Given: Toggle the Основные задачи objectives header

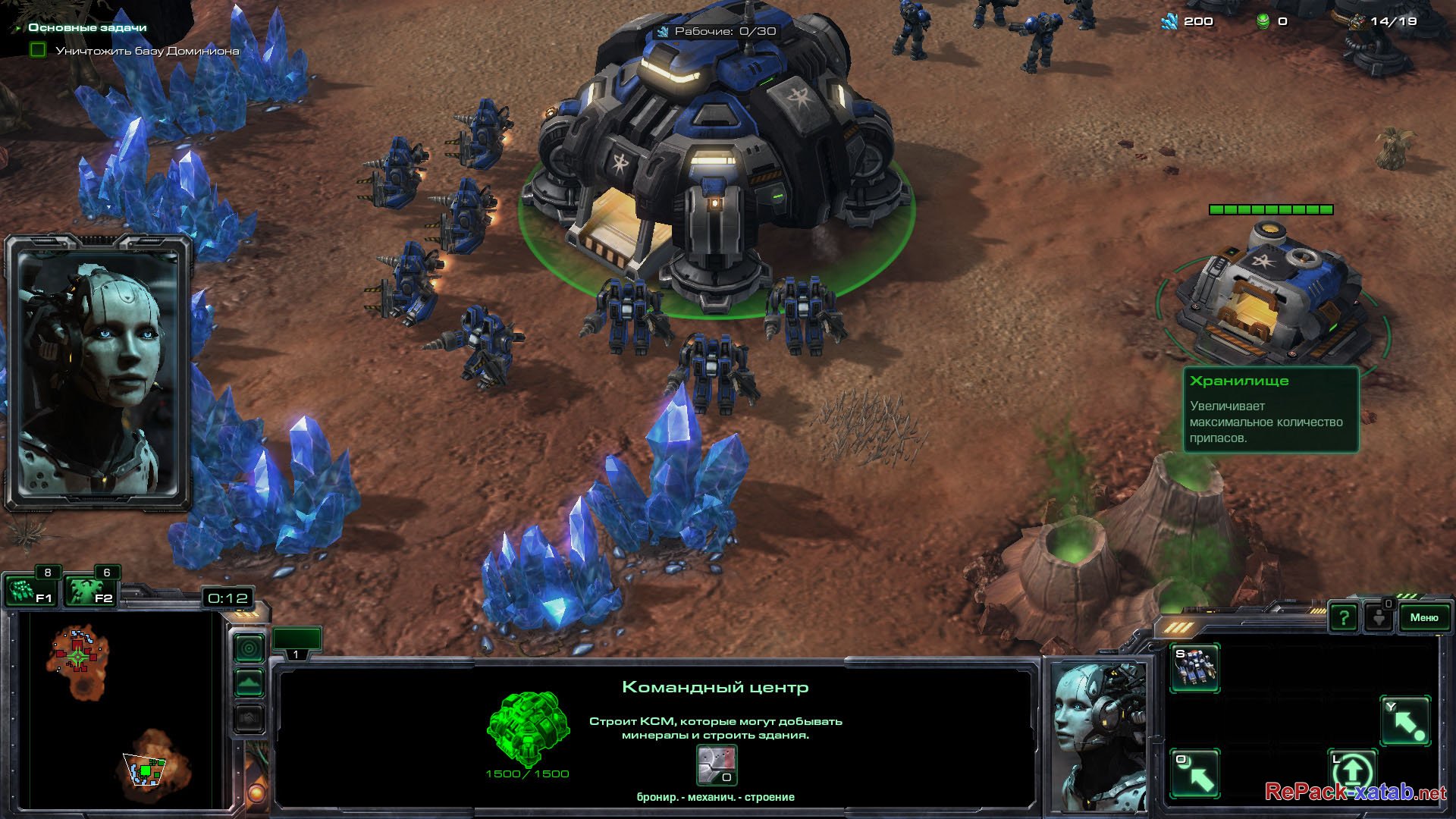Looking at the screenshot, I should 87,27.
